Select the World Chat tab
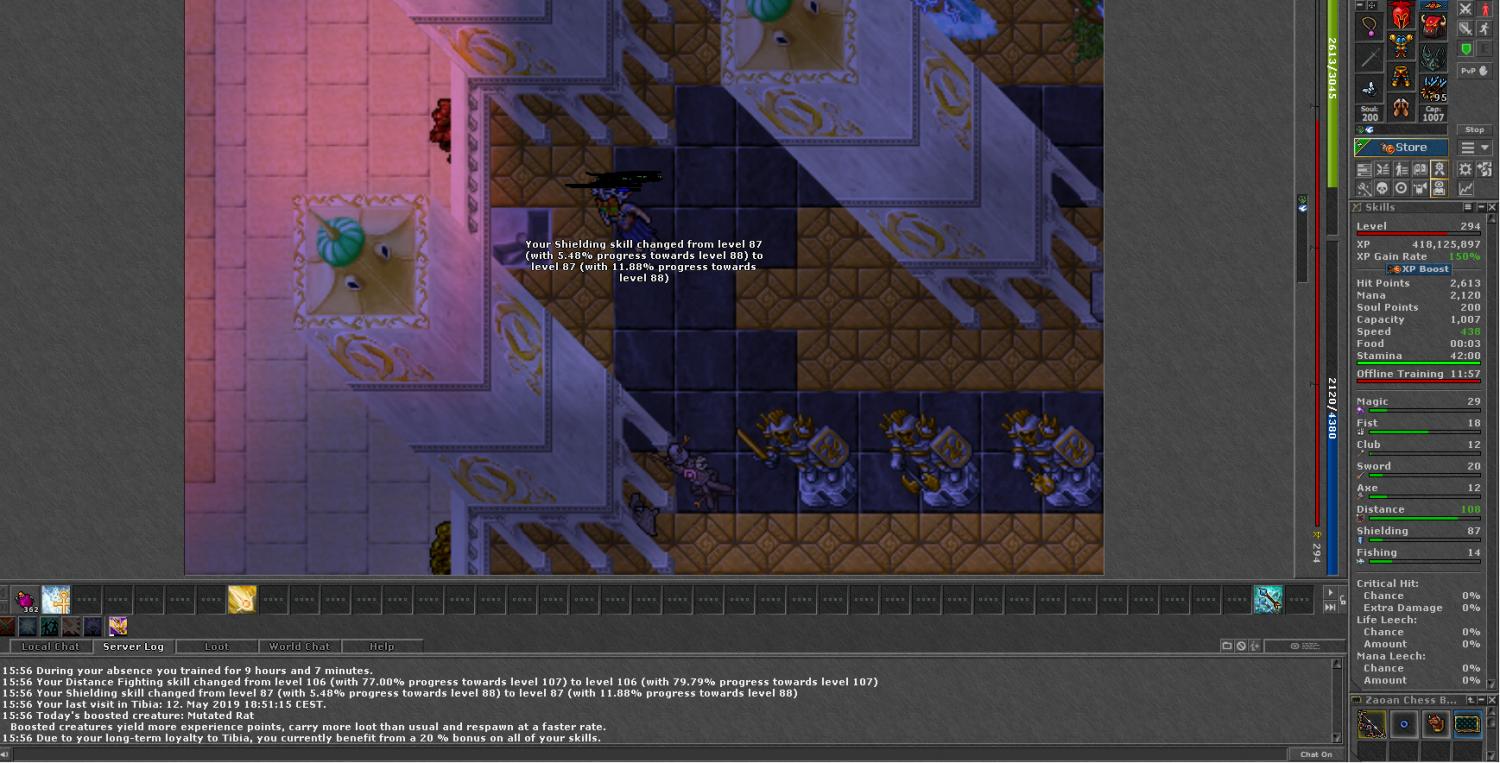 pyautogui.click(x=299, y=647)
